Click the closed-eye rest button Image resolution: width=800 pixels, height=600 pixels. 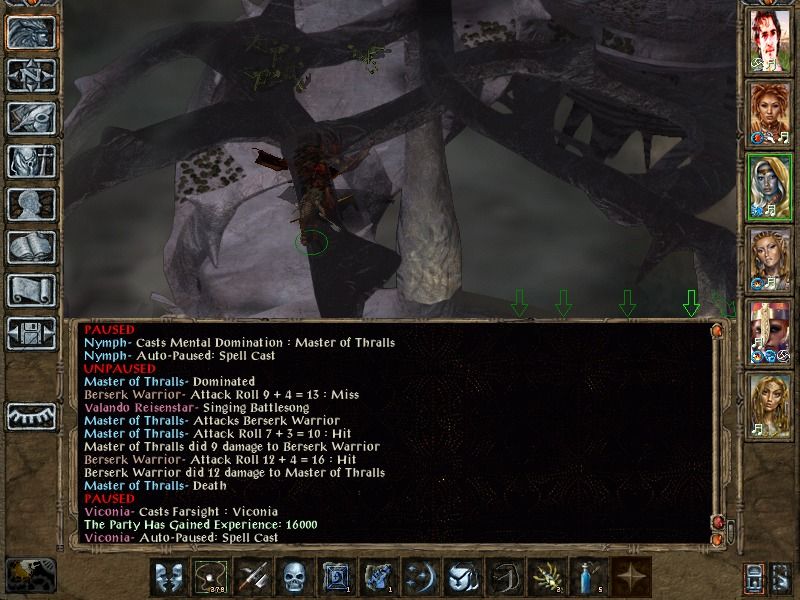click(x=31, y=415)
